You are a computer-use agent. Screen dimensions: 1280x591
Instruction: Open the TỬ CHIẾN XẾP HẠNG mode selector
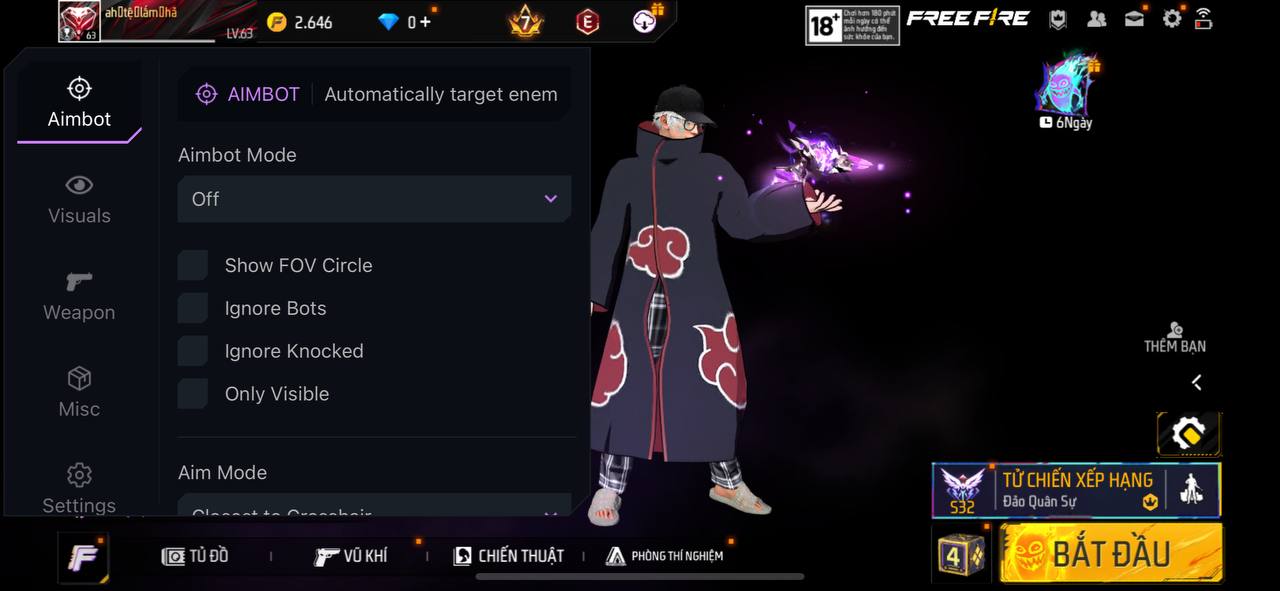(x=1076, y=490)
